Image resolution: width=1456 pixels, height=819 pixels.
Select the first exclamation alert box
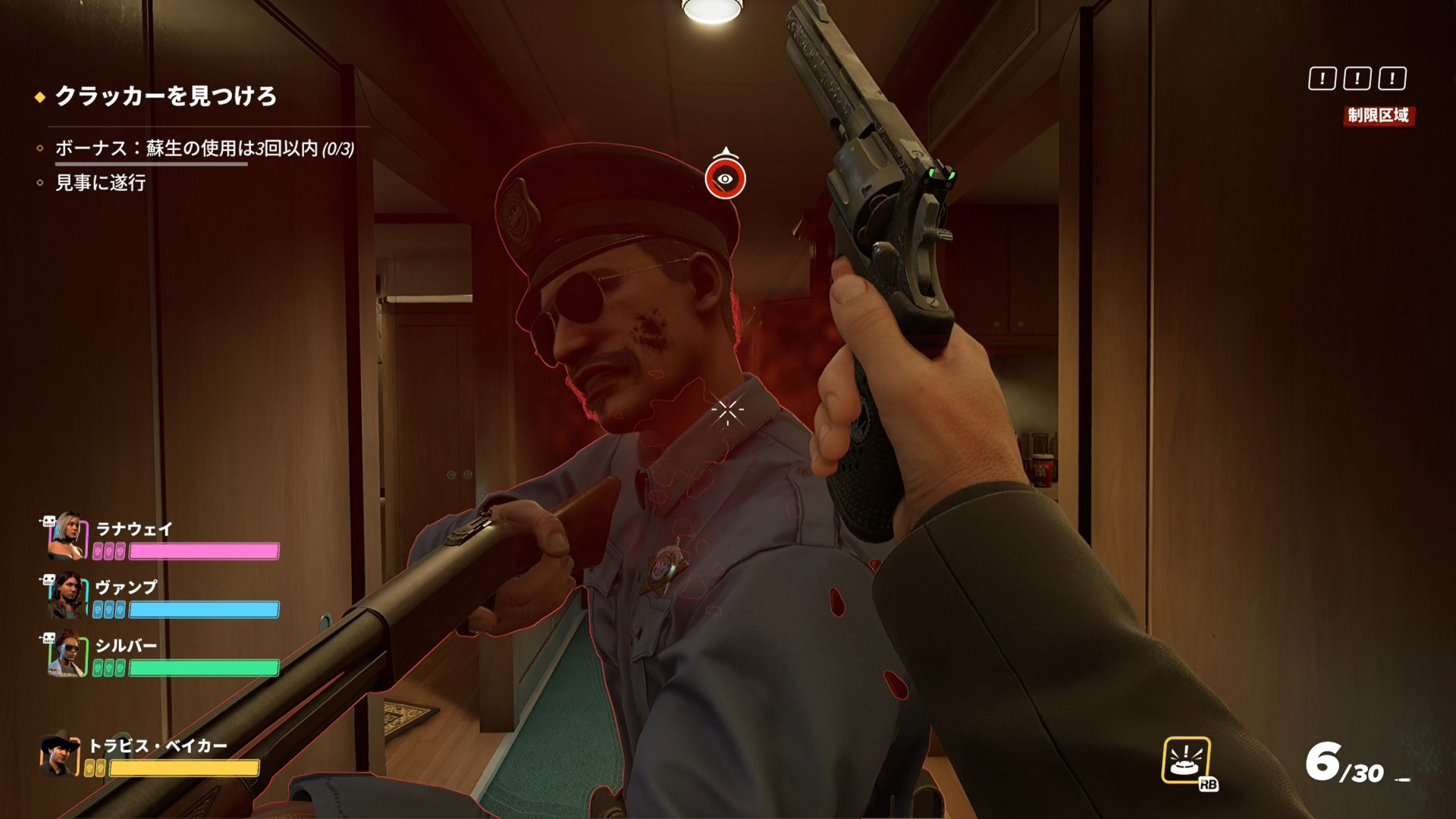(x=1322, y=78)
